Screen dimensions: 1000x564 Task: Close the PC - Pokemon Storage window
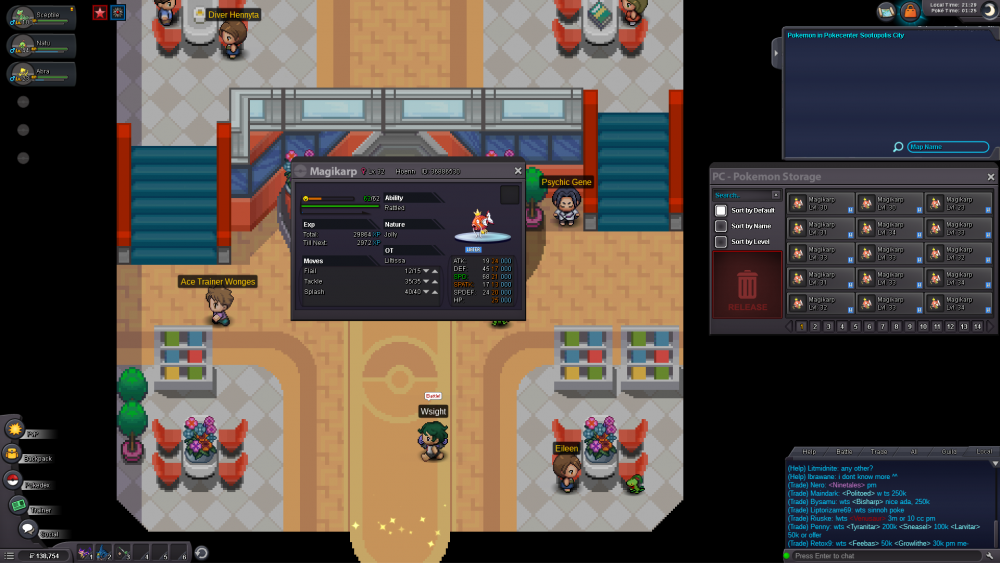pos(991,177)
